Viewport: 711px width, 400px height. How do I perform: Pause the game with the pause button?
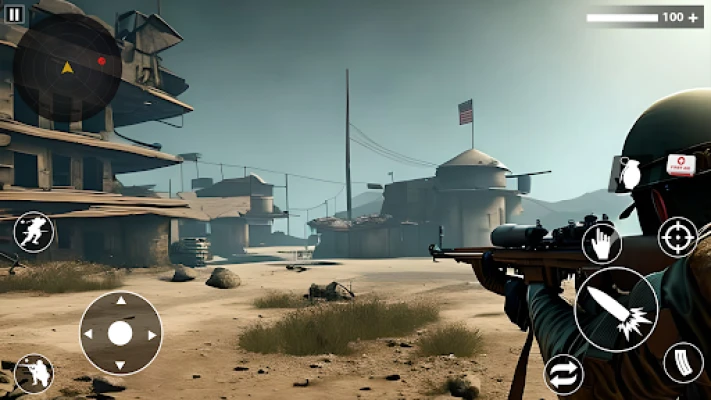pyautogui.click(x=14, y=14)
